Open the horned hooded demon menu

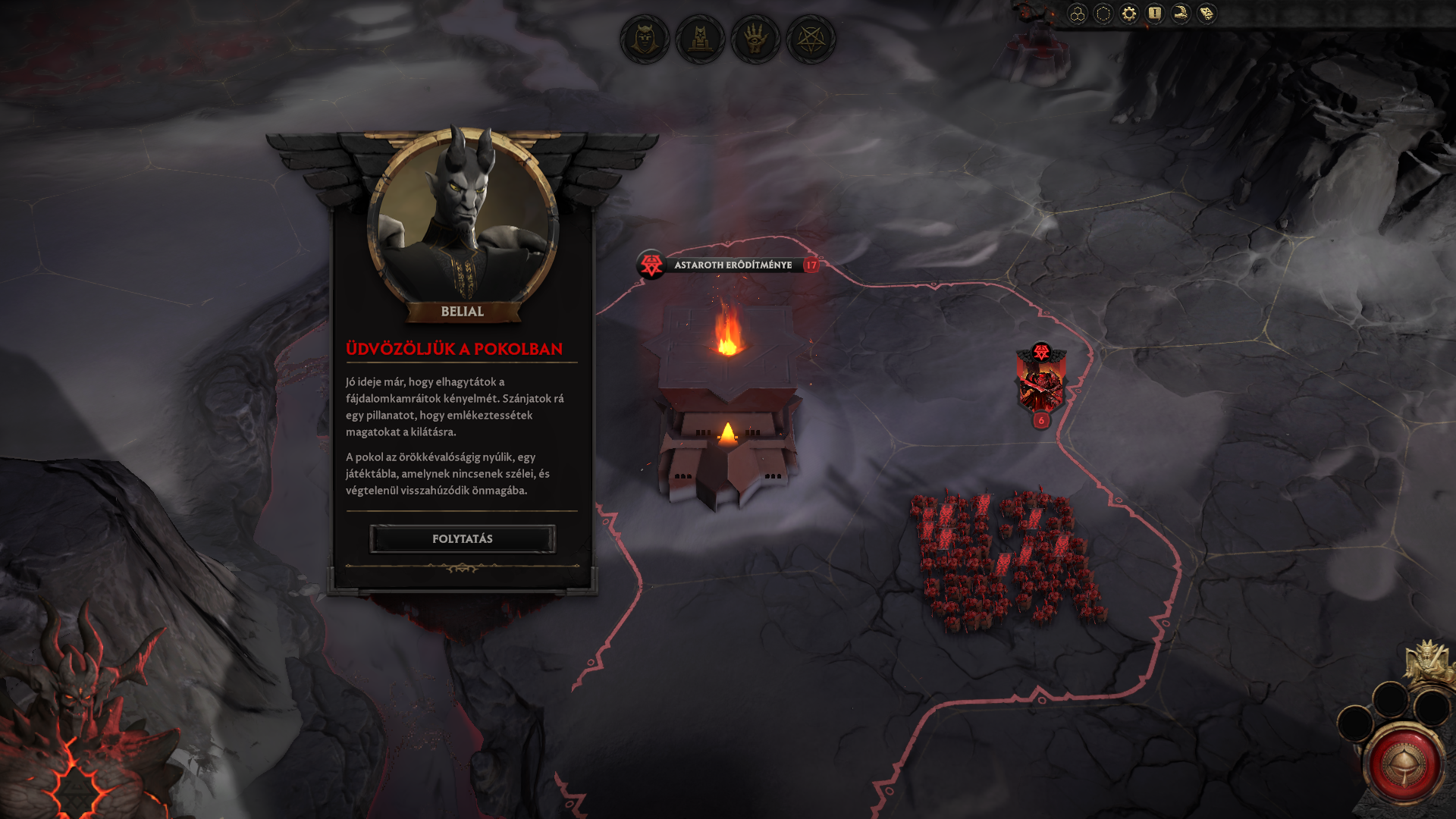pos(645,39)
